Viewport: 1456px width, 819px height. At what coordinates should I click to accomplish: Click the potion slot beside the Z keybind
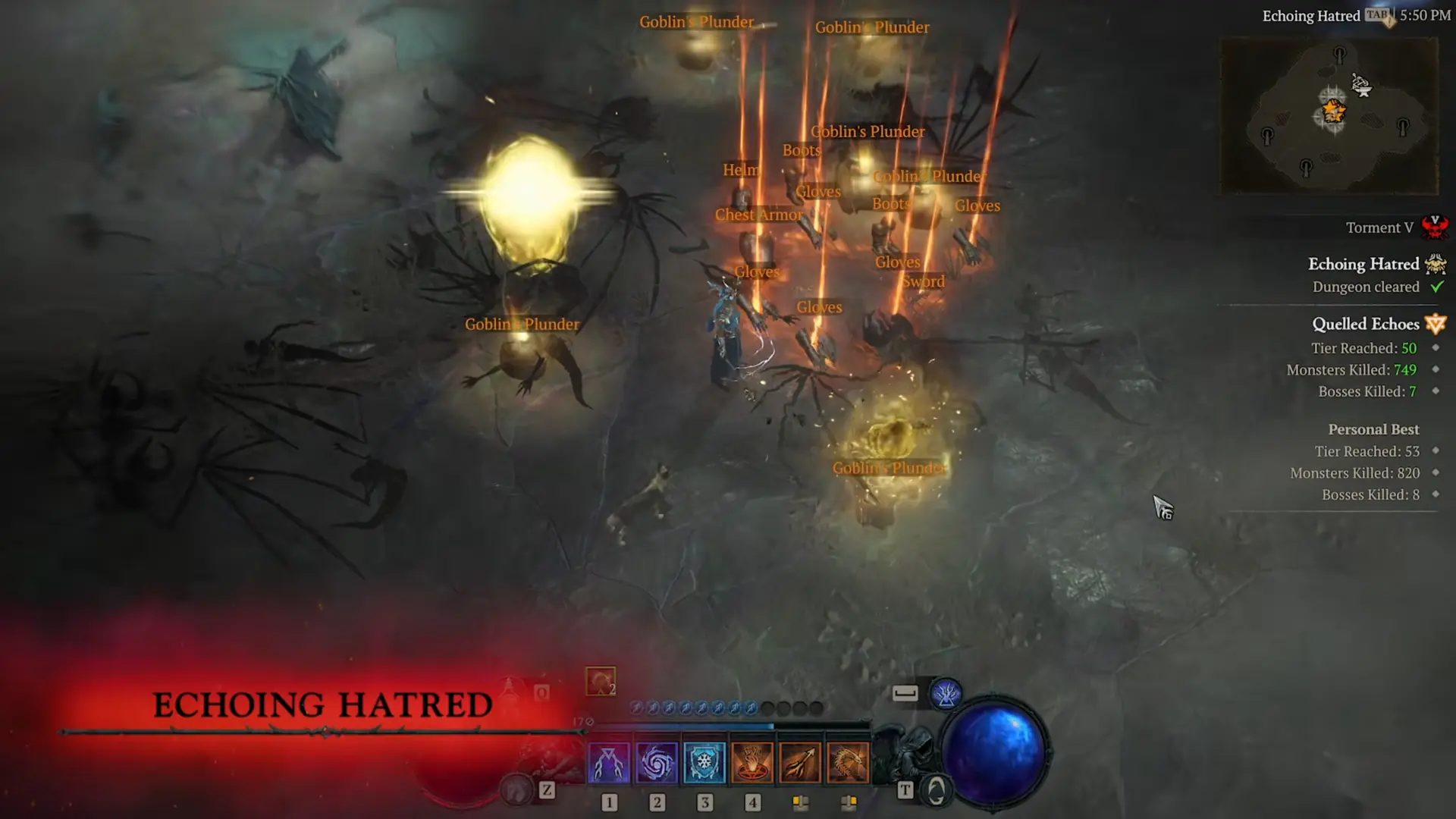[516, 789]
